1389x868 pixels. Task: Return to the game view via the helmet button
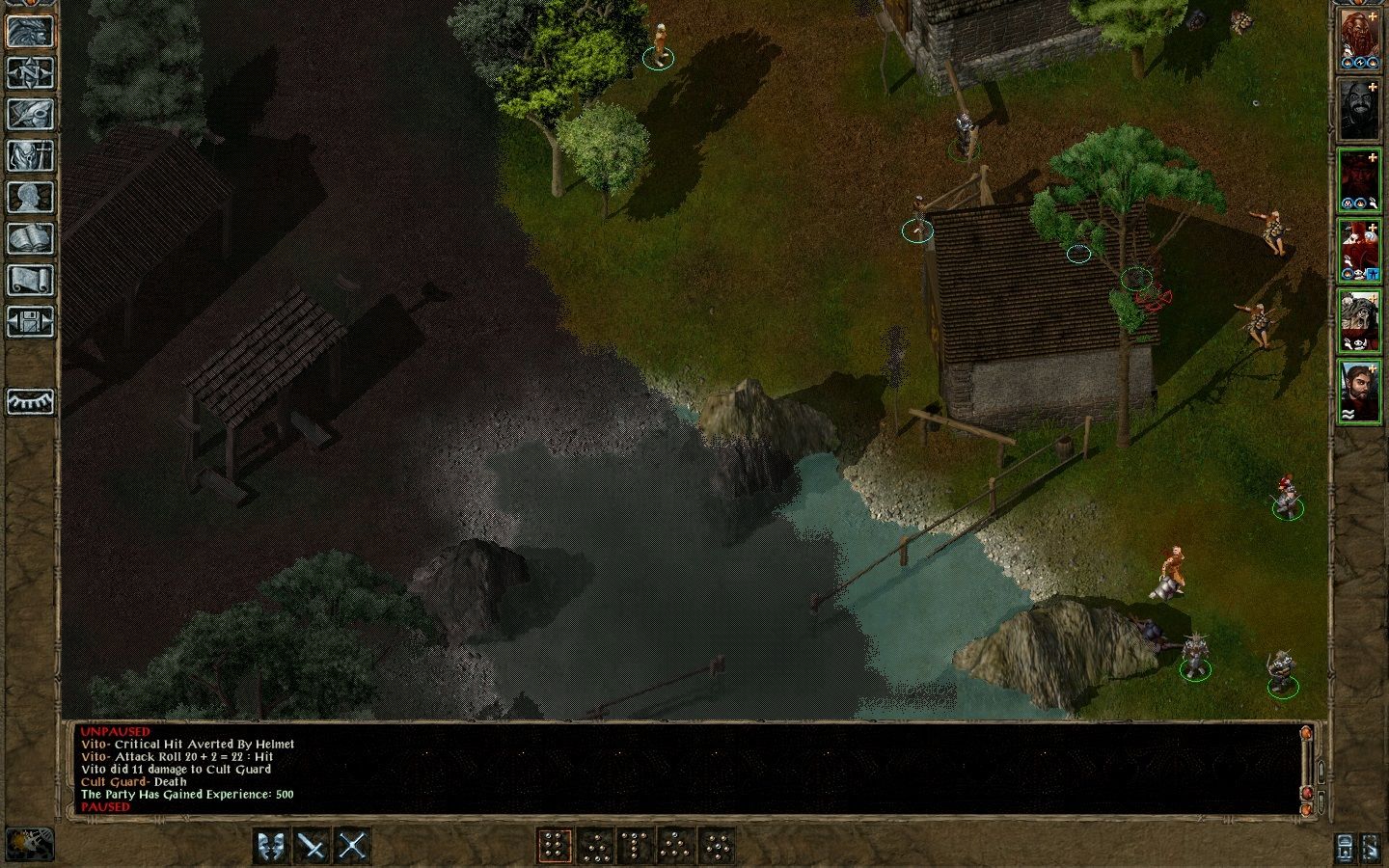tap(30, 31)
